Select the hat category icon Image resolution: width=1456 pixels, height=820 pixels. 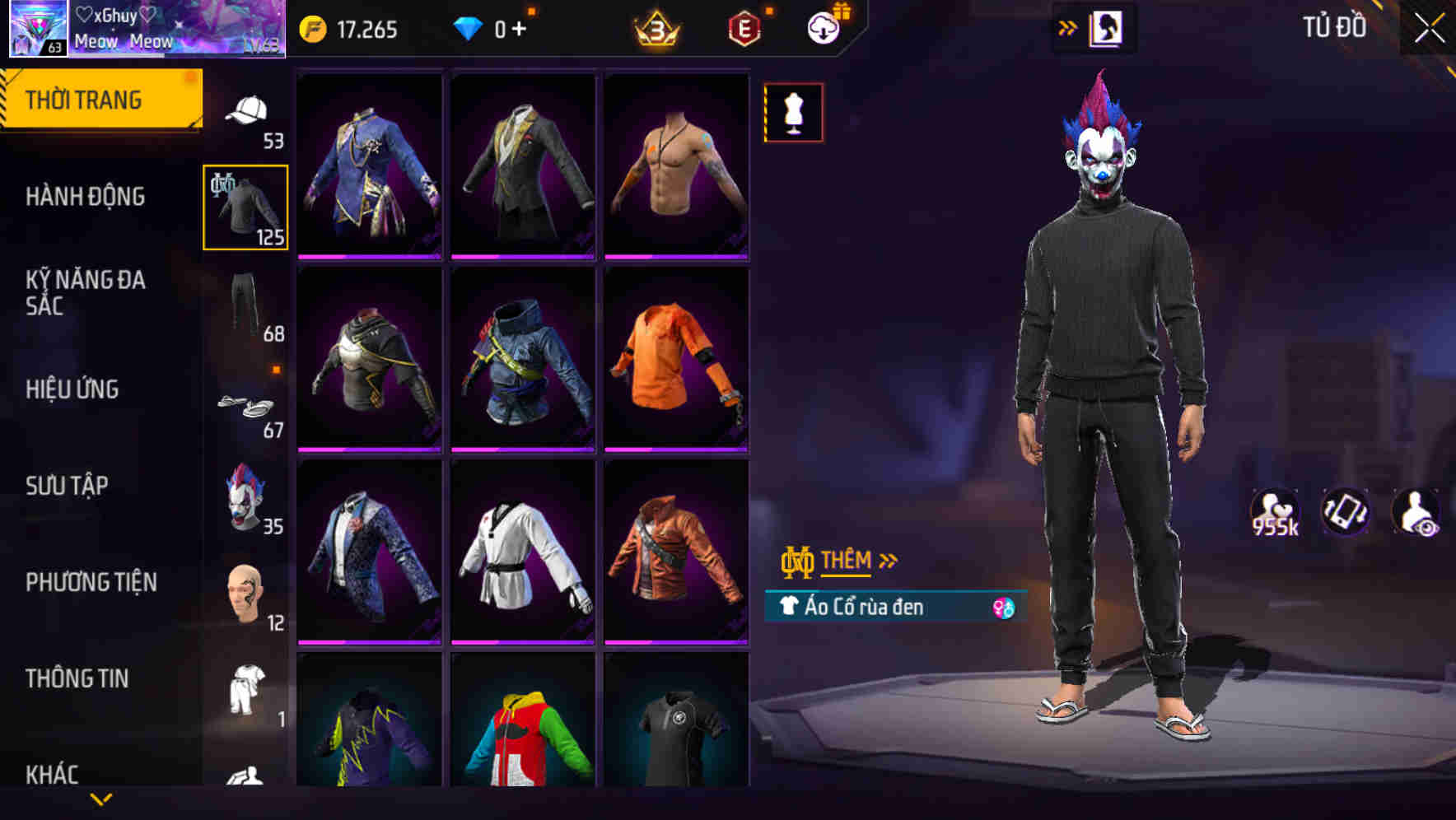(x=246, y=109)
